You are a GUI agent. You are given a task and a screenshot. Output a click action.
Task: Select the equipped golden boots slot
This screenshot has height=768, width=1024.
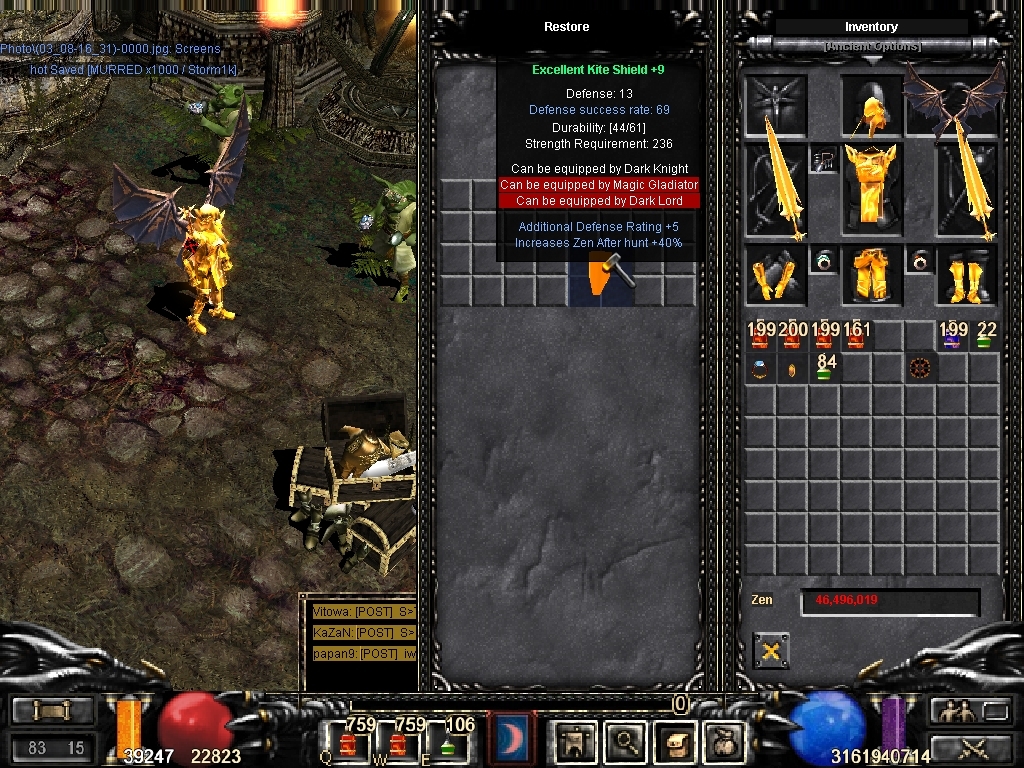(966, 275)
